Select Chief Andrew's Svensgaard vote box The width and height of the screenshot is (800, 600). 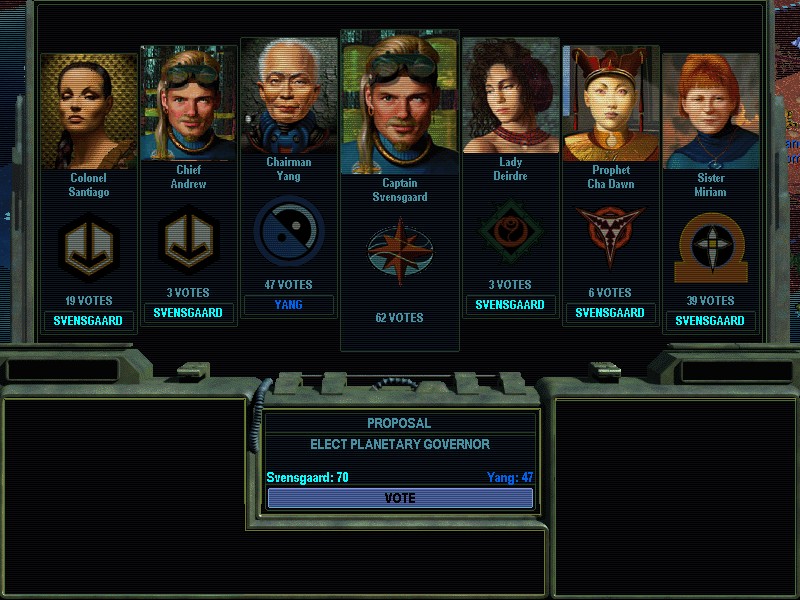189,313
